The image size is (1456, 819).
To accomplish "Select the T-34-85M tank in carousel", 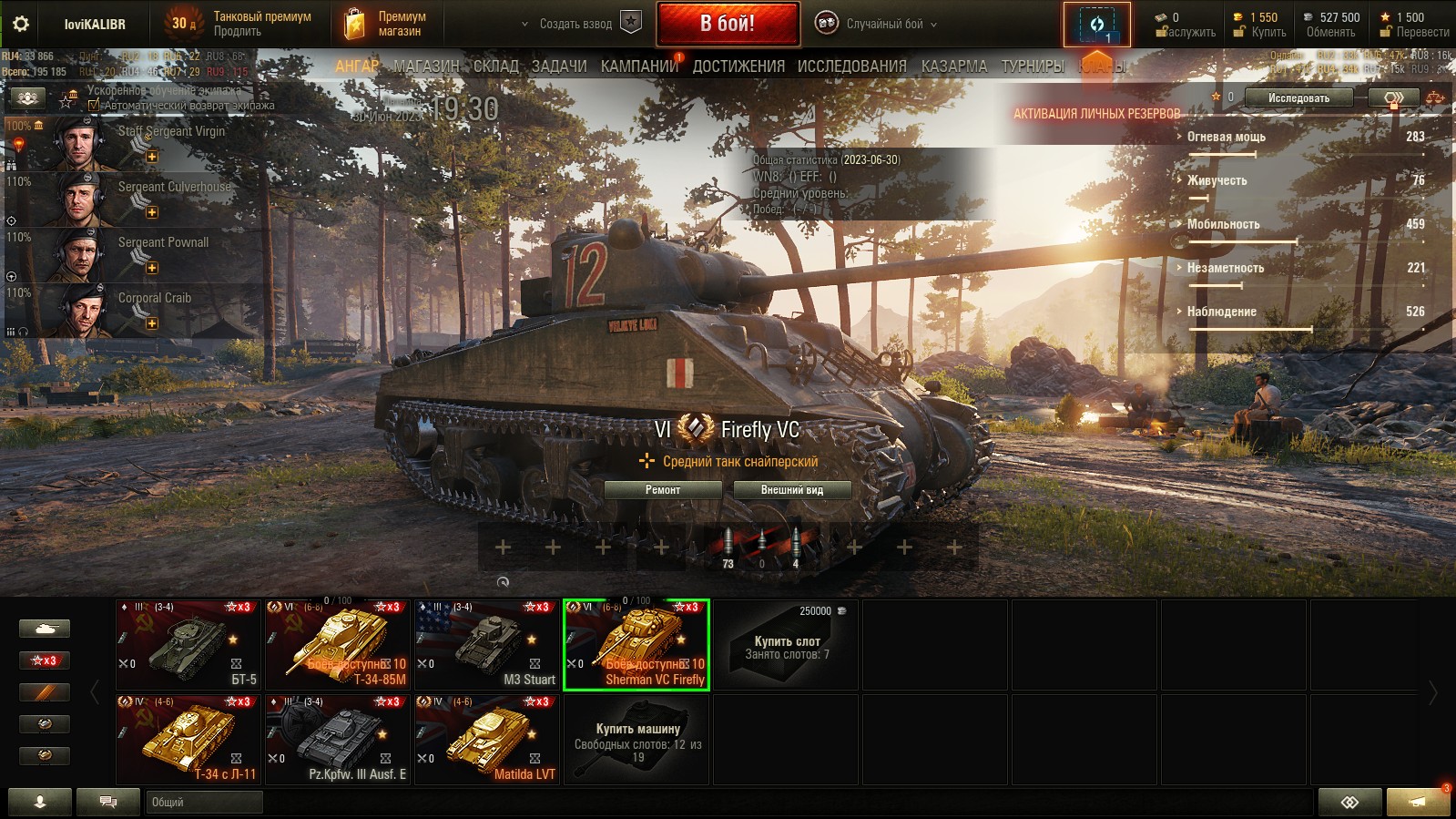I will (337, 644).
